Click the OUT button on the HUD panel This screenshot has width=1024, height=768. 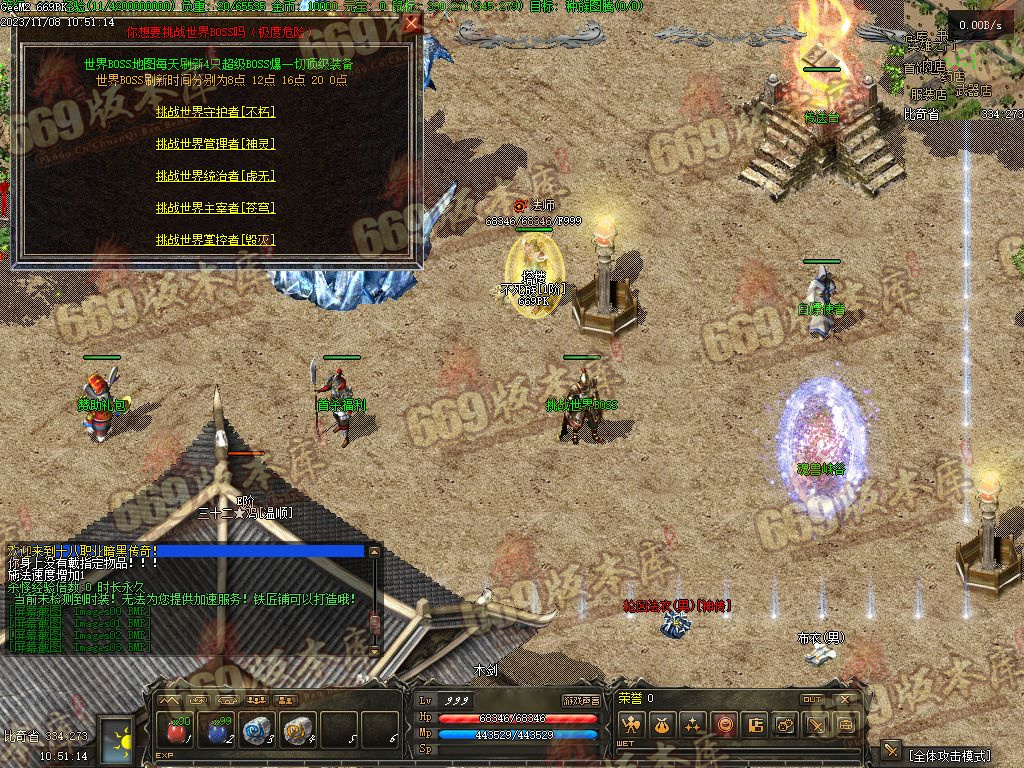pyautogui.click(x=812, y=699)
